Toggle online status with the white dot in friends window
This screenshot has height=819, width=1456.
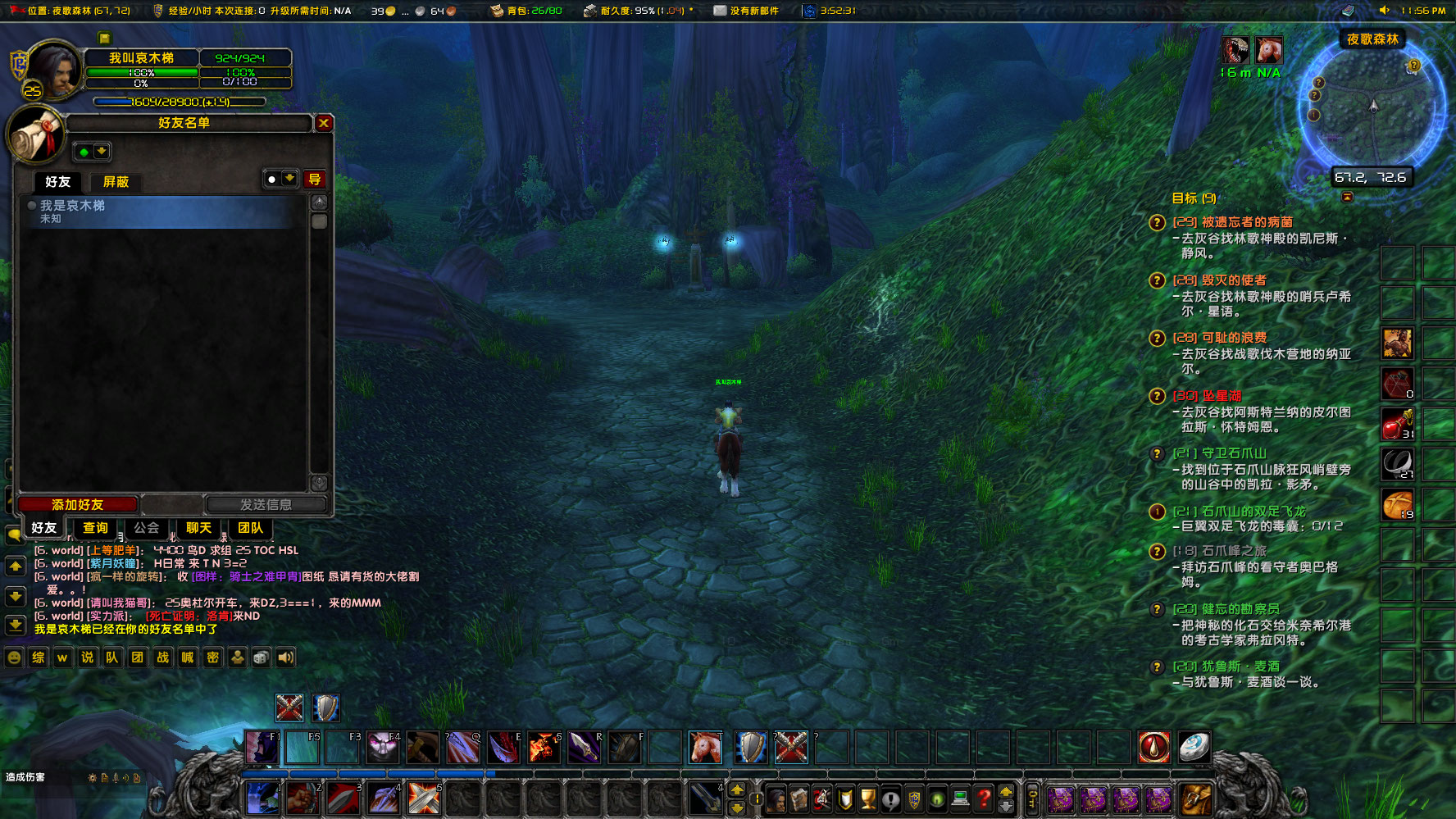point(271,179)
